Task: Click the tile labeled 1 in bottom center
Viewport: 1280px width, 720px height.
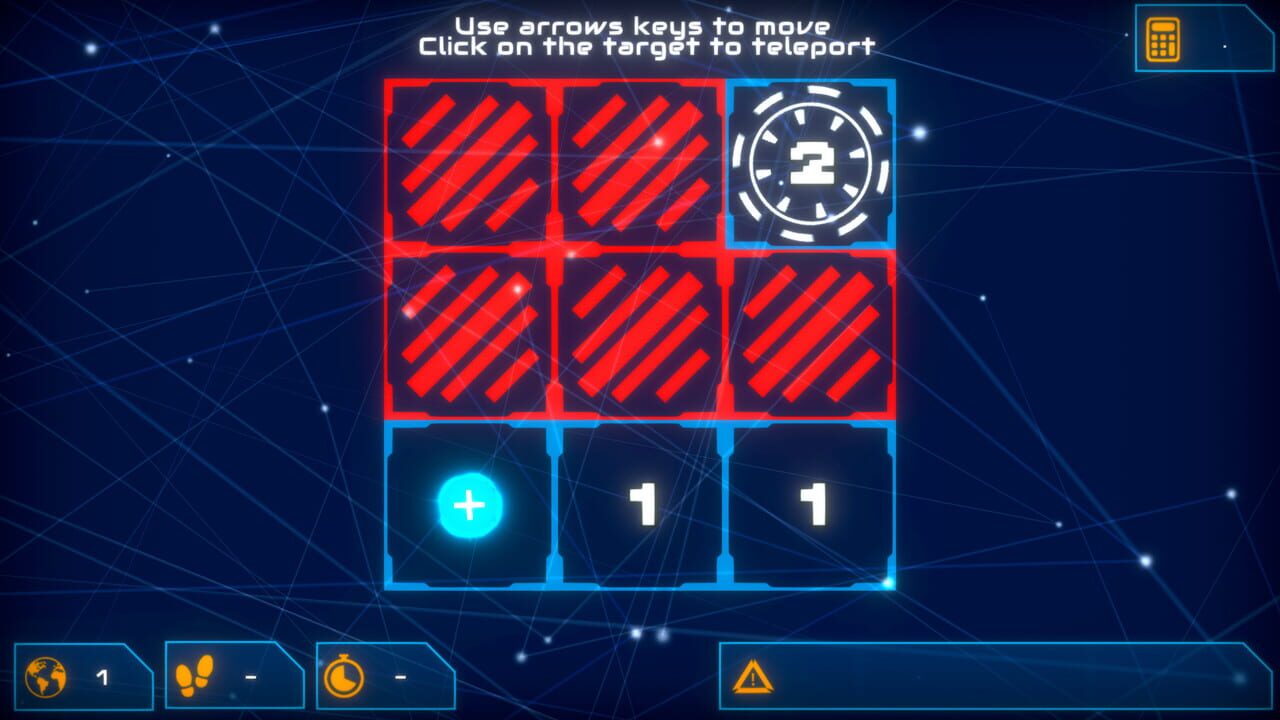Action: [640, 503]
